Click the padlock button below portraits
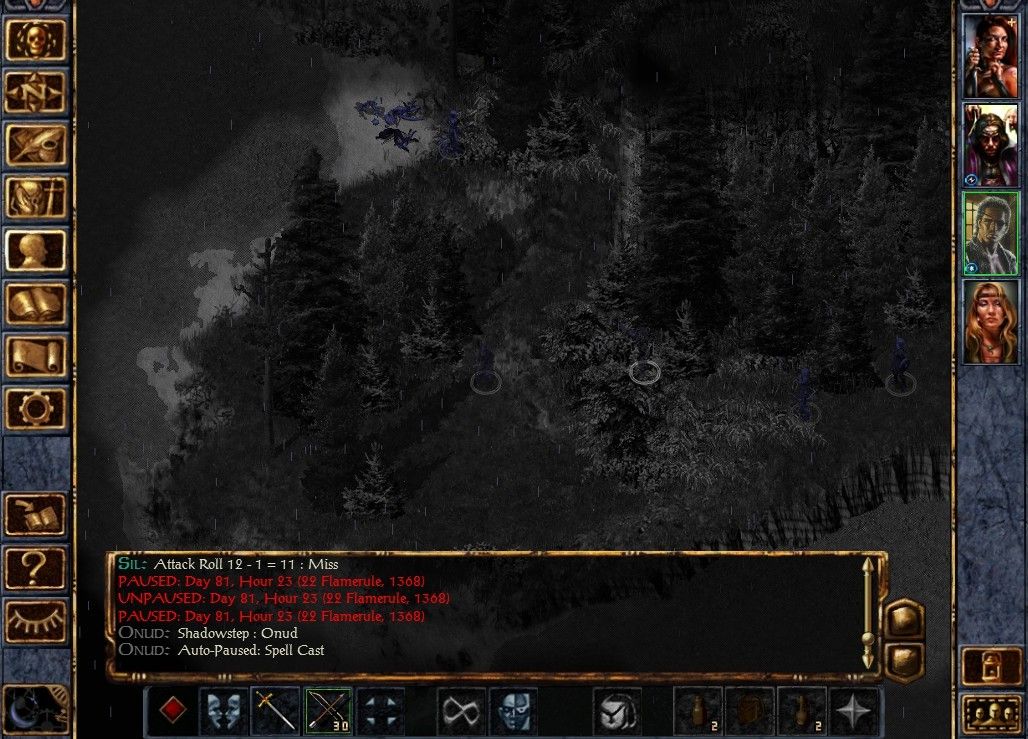This screenshot has height=739, width=1028. pos(990,666)
